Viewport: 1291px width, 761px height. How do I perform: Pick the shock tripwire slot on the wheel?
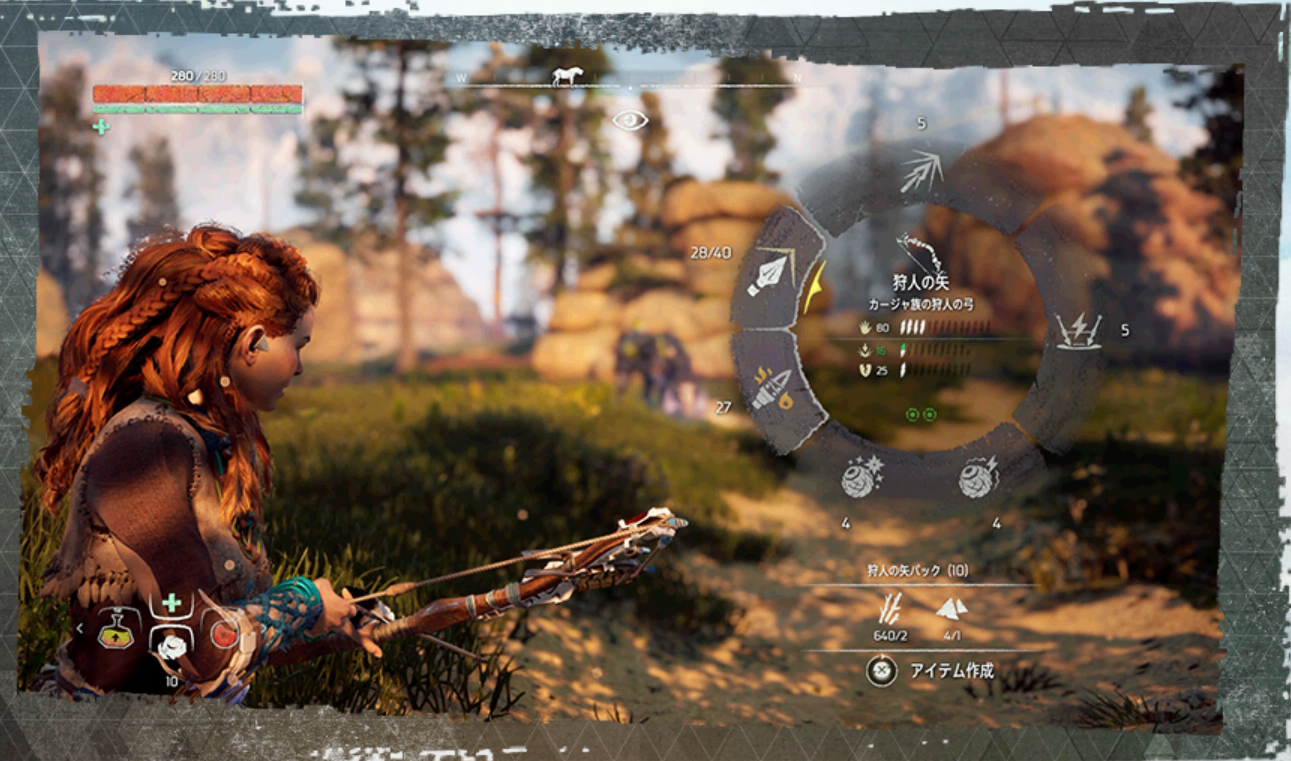pos(1079,330)
